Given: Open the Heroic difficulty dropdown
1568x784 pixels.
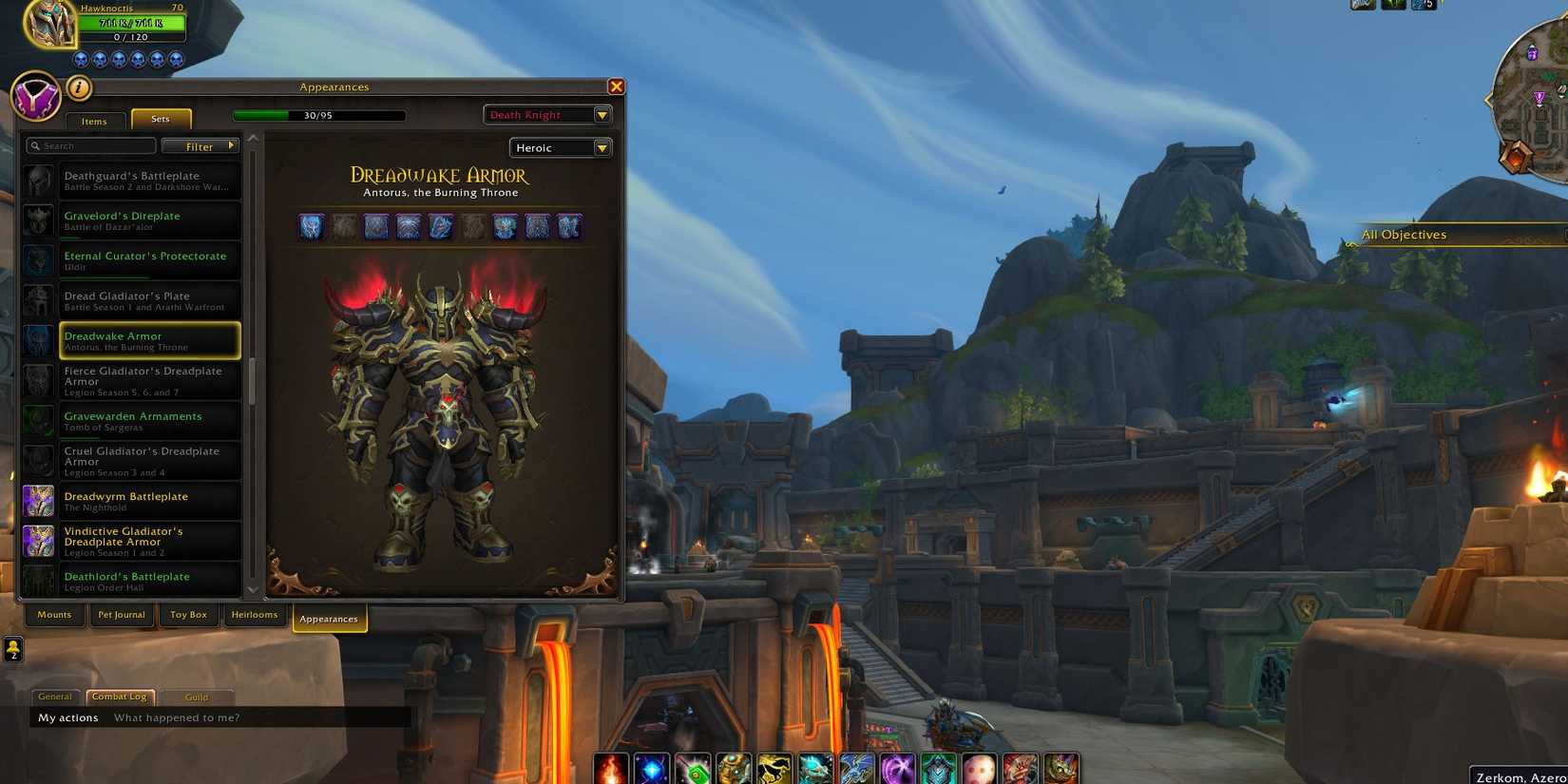Looking at the screenshot, I should coord(560,147).
